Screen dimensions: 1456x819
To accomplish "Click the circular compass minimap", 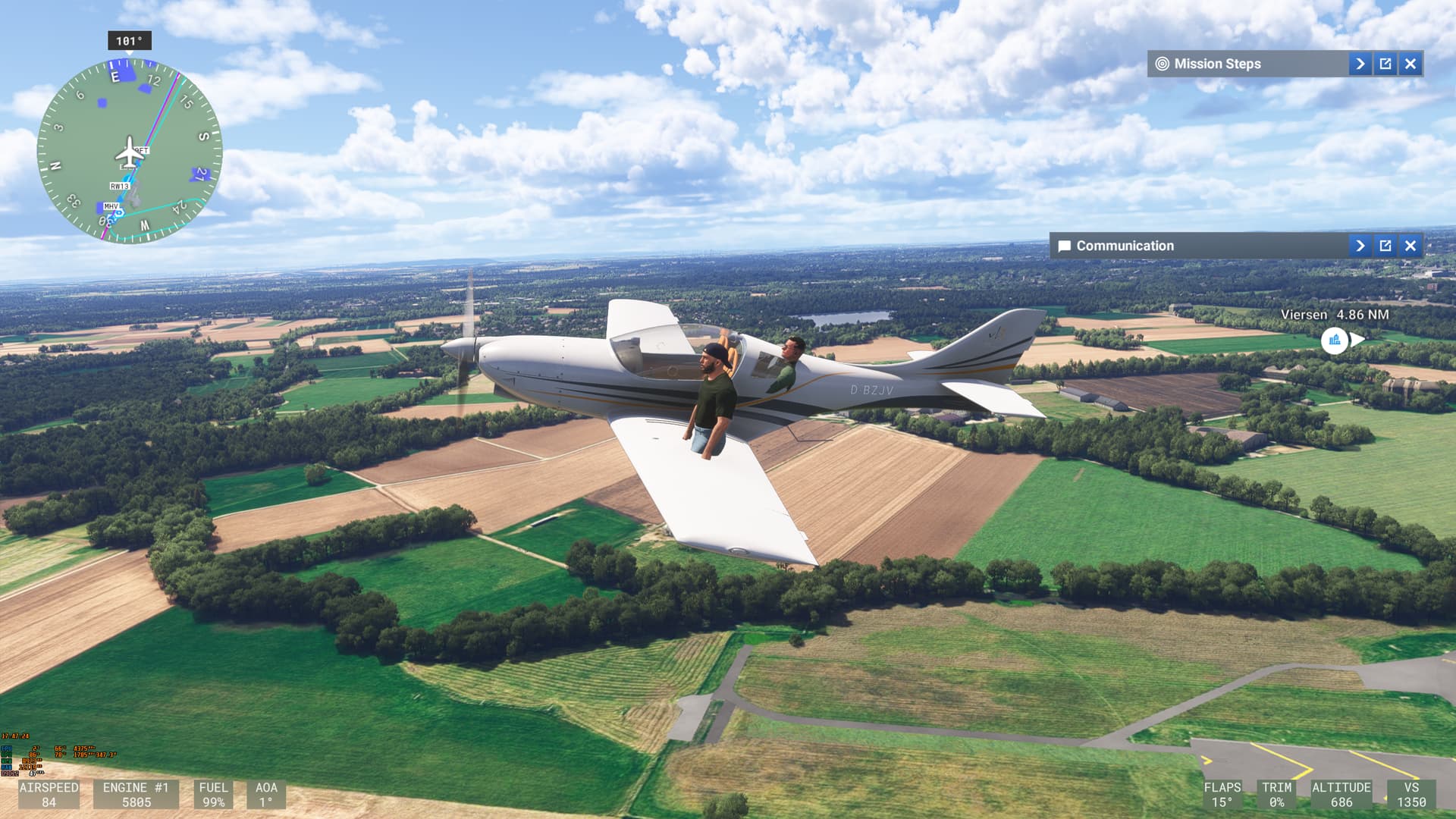I will 130,152.
